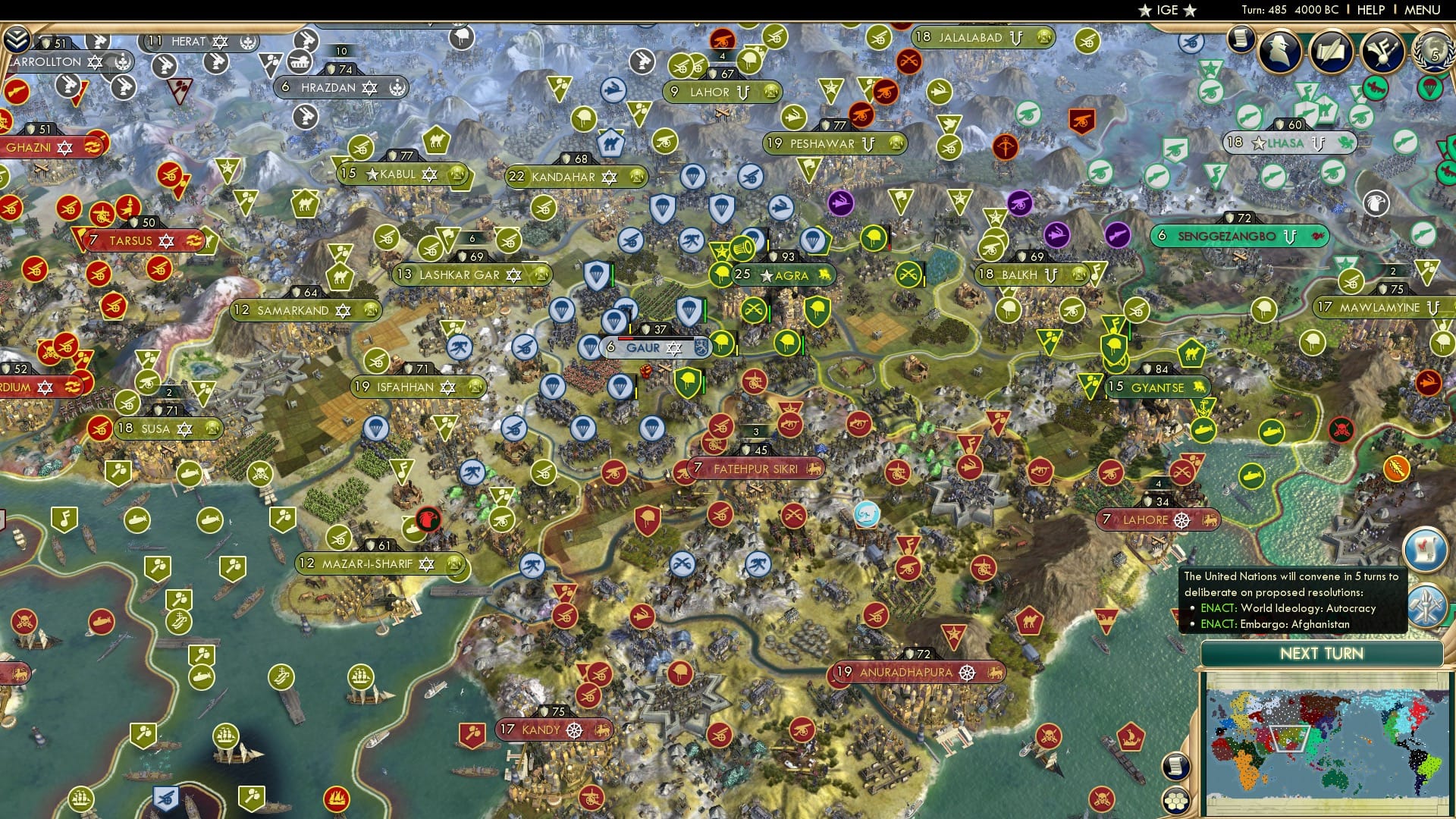Open the World Congress globe icon showing 5

click(1433, 52)
